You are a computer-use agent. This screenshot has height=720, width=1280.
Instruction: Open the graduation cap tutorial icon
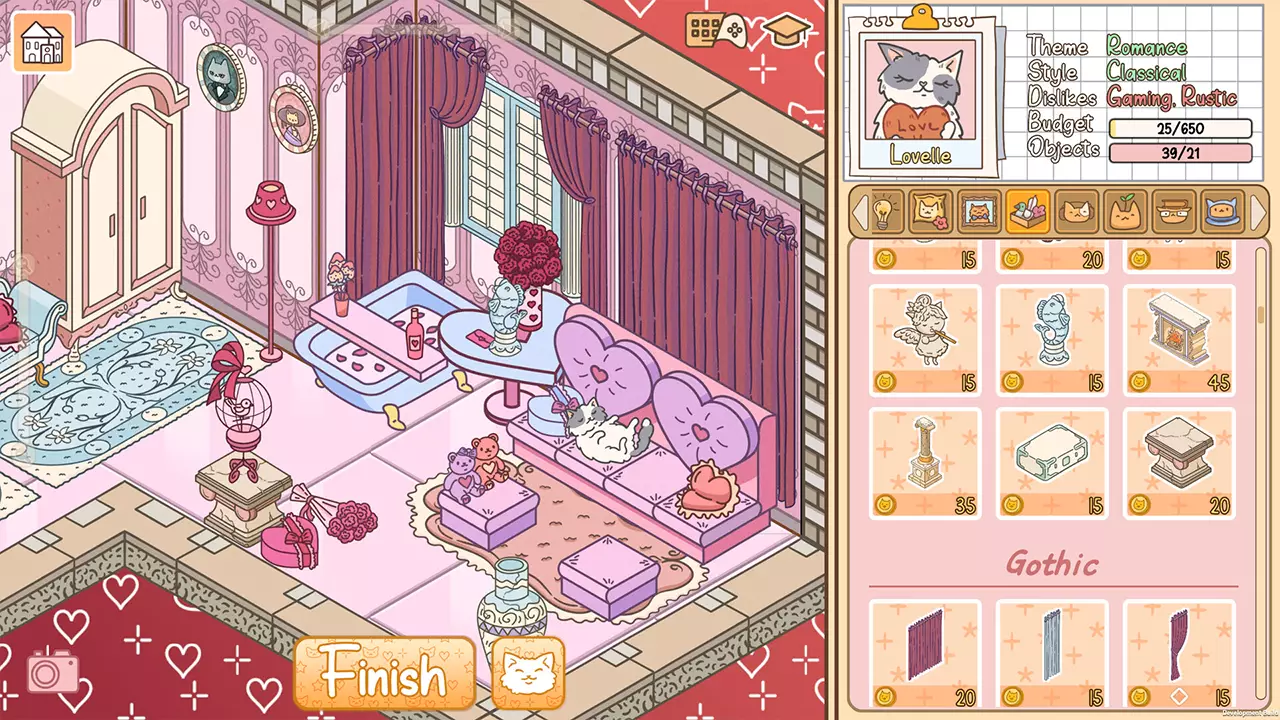[785, 29]
